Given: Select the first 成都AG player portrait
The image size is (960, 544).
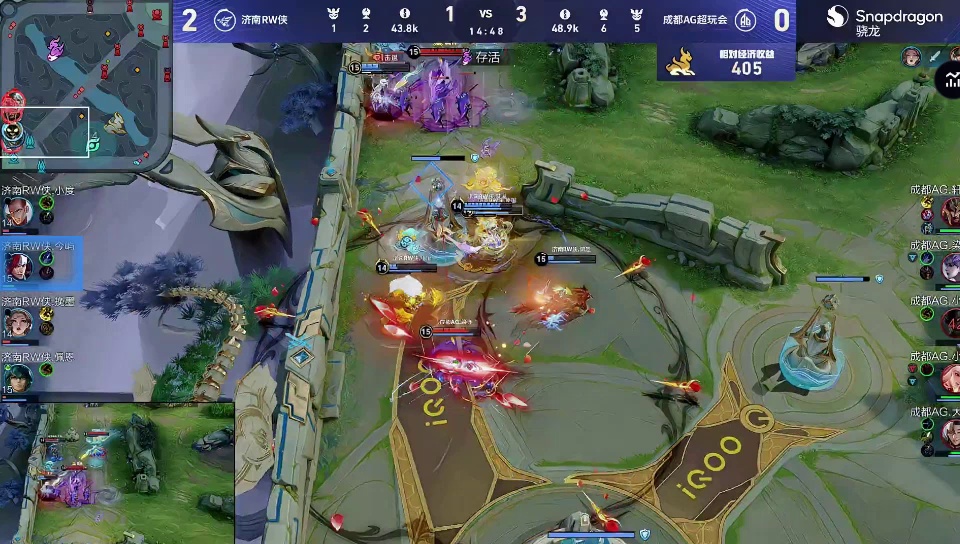Looking at the screenshot, I should pyautogui.click(x=948, y=211).
